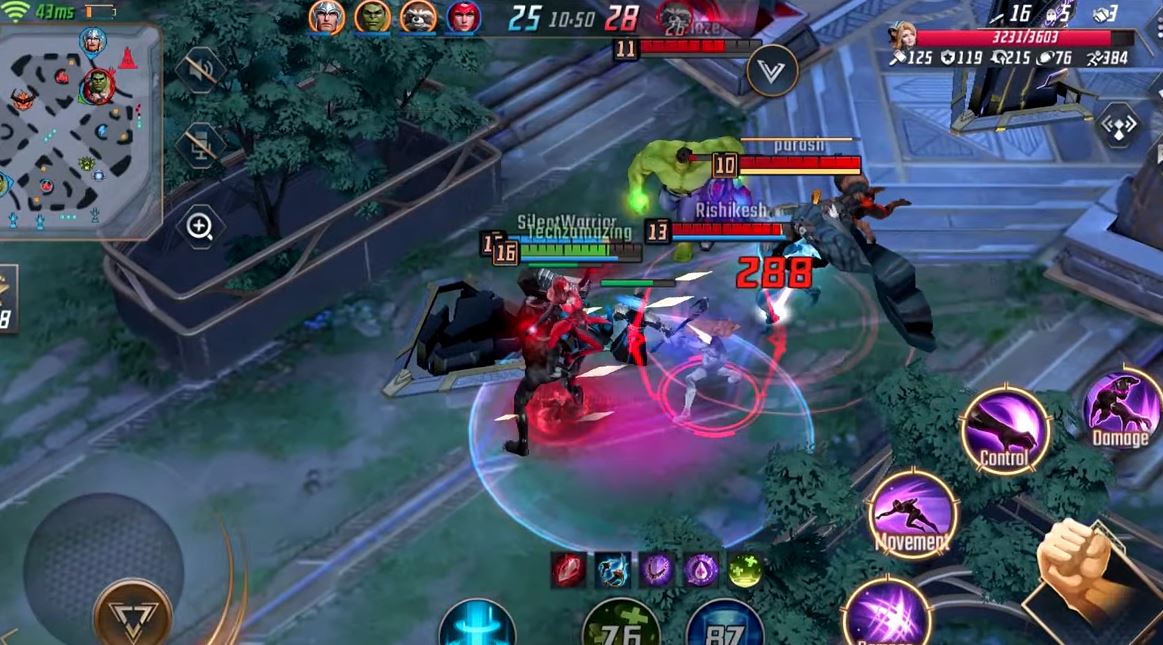The width and height of the screenshot is (1163, 645).
Task: Select Hulk's portrait in the team bar
Action: pos(372,16)
